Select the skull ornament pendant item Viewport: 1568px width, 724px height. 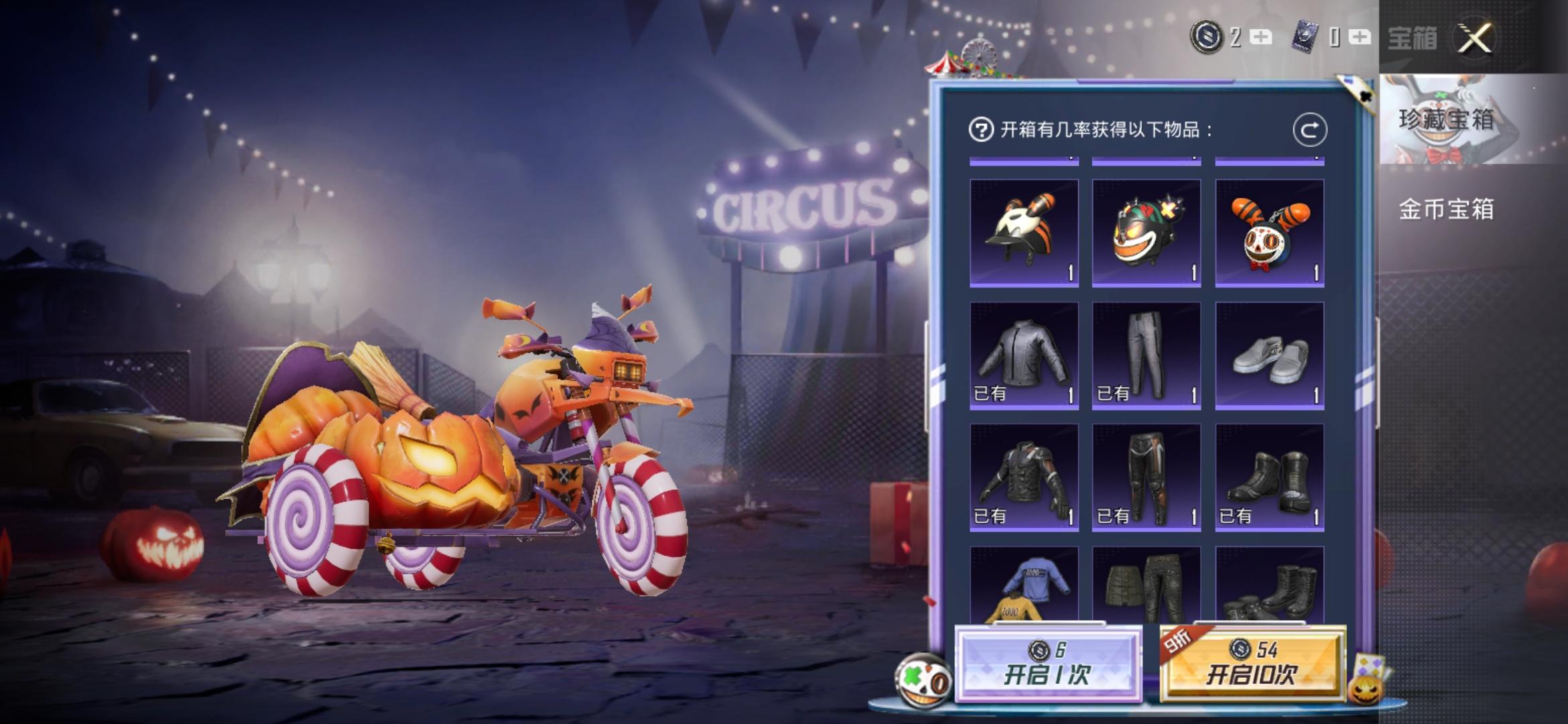coord(1269,231)
